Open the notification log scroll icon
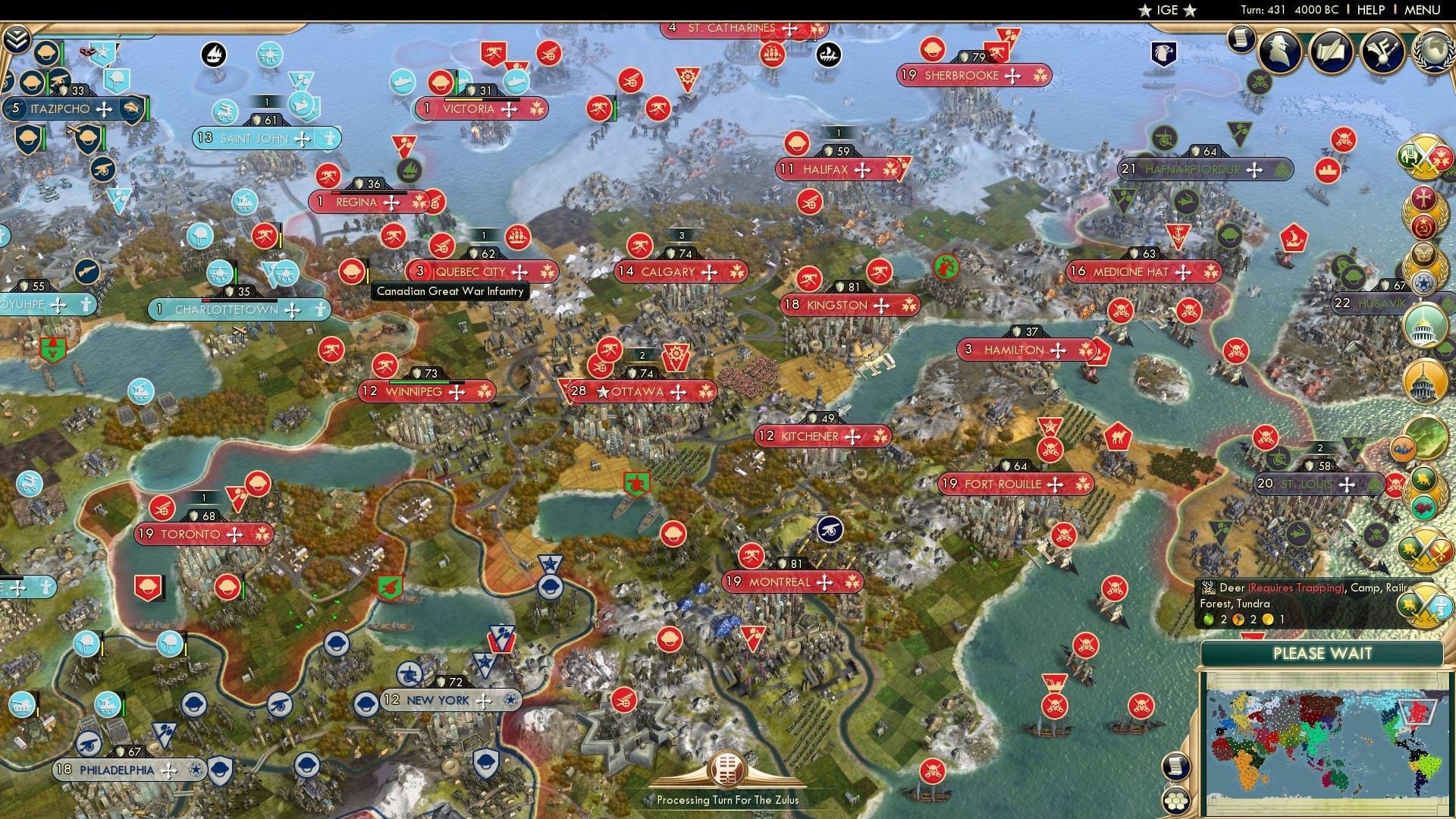The width and height of the screenshot is (1456, 819). tap(1242, 38)
